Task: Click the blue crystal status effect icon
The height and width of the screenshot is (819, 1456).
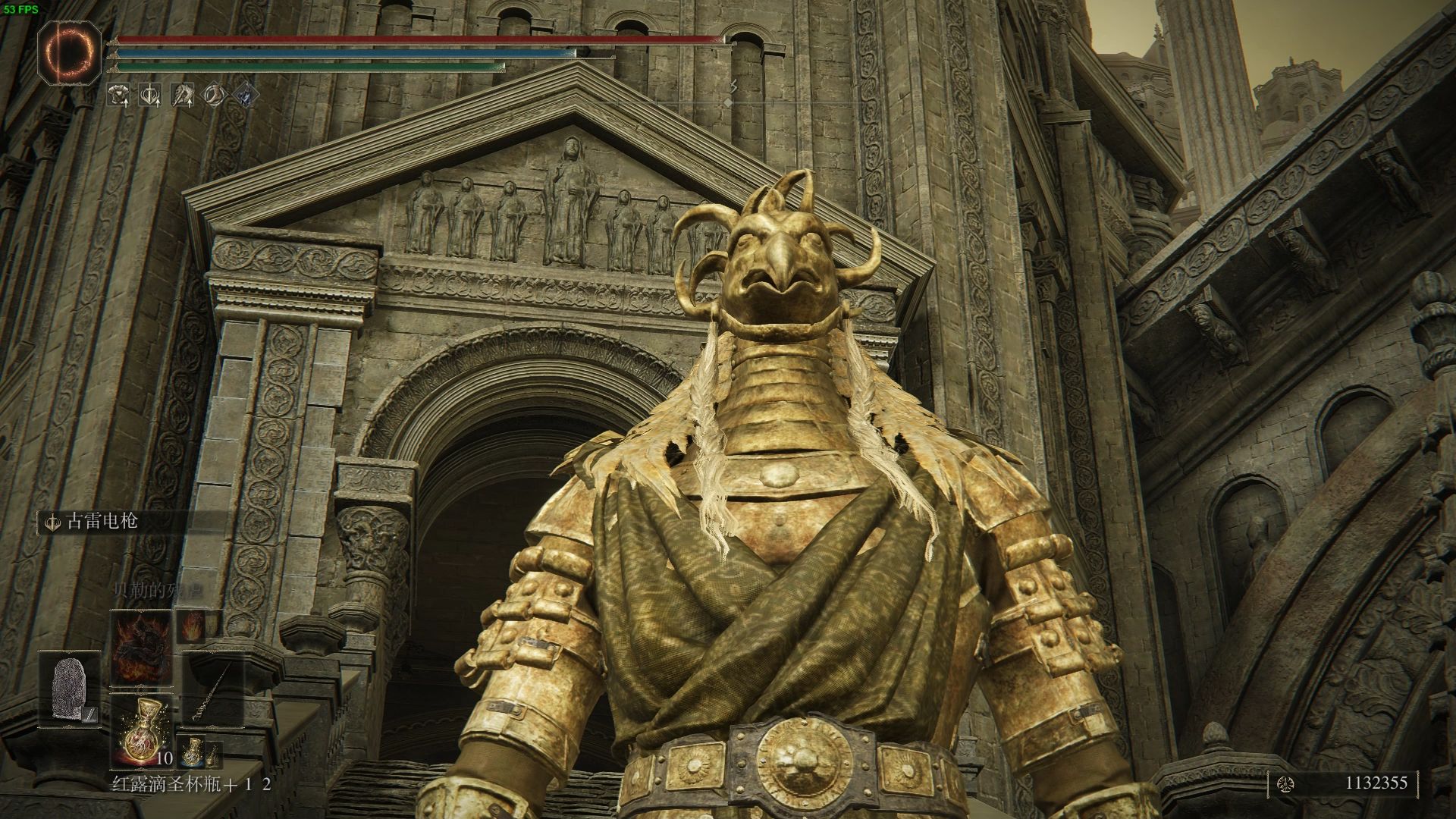Action: click(246, 95)
